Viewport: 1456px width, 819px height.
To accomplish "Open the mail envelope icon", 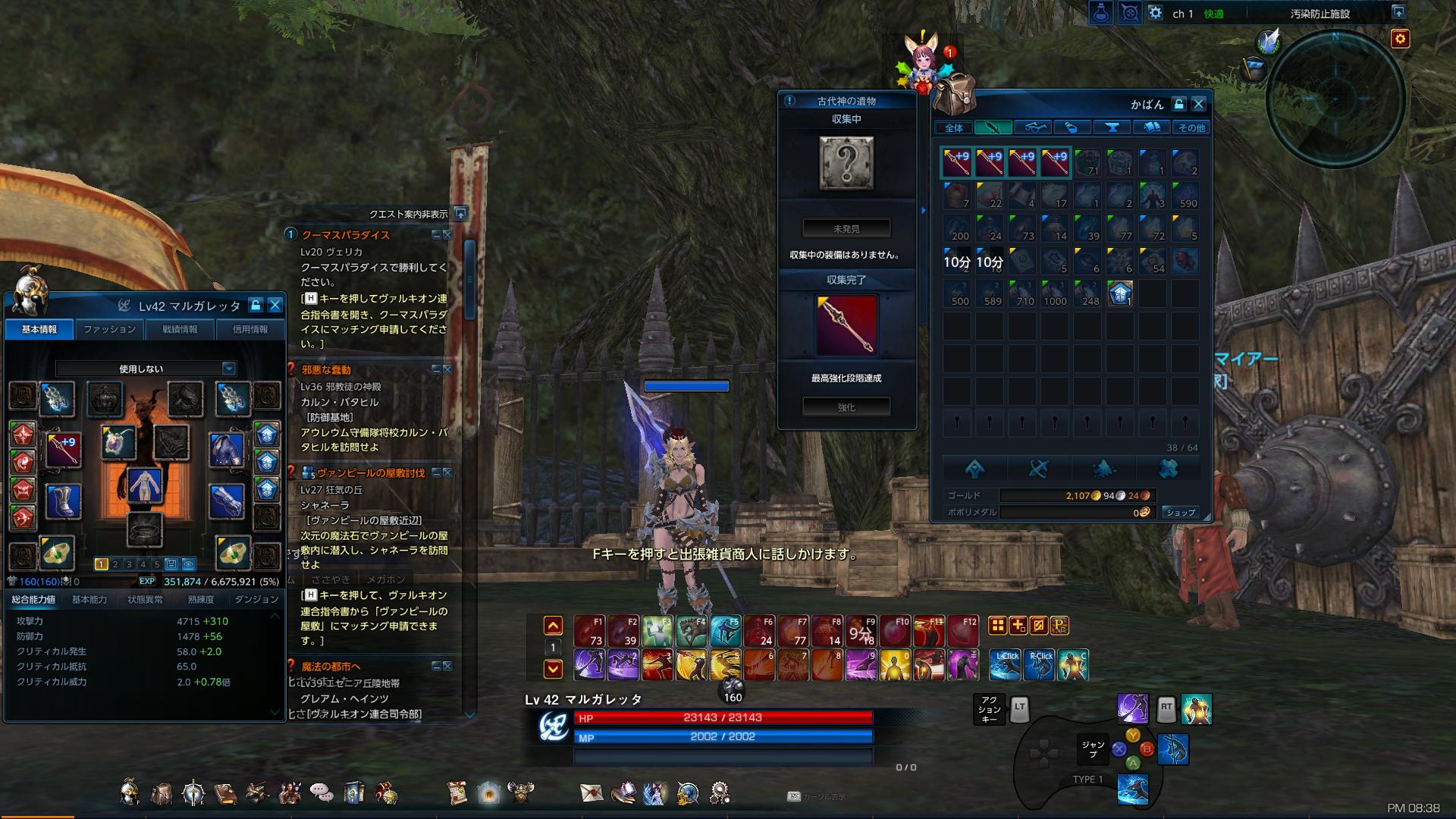I will [x=591, y=794].
